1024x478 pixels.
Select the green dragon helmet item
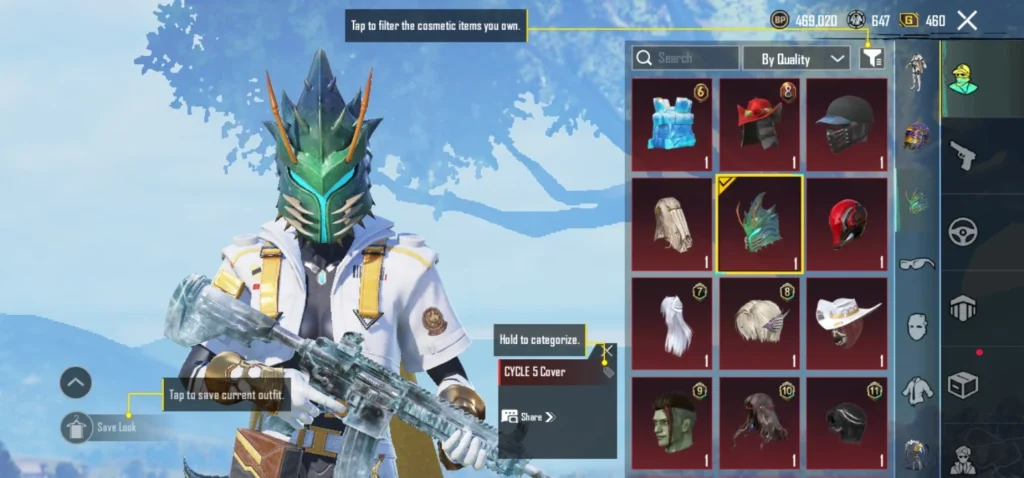pos(759,224)
